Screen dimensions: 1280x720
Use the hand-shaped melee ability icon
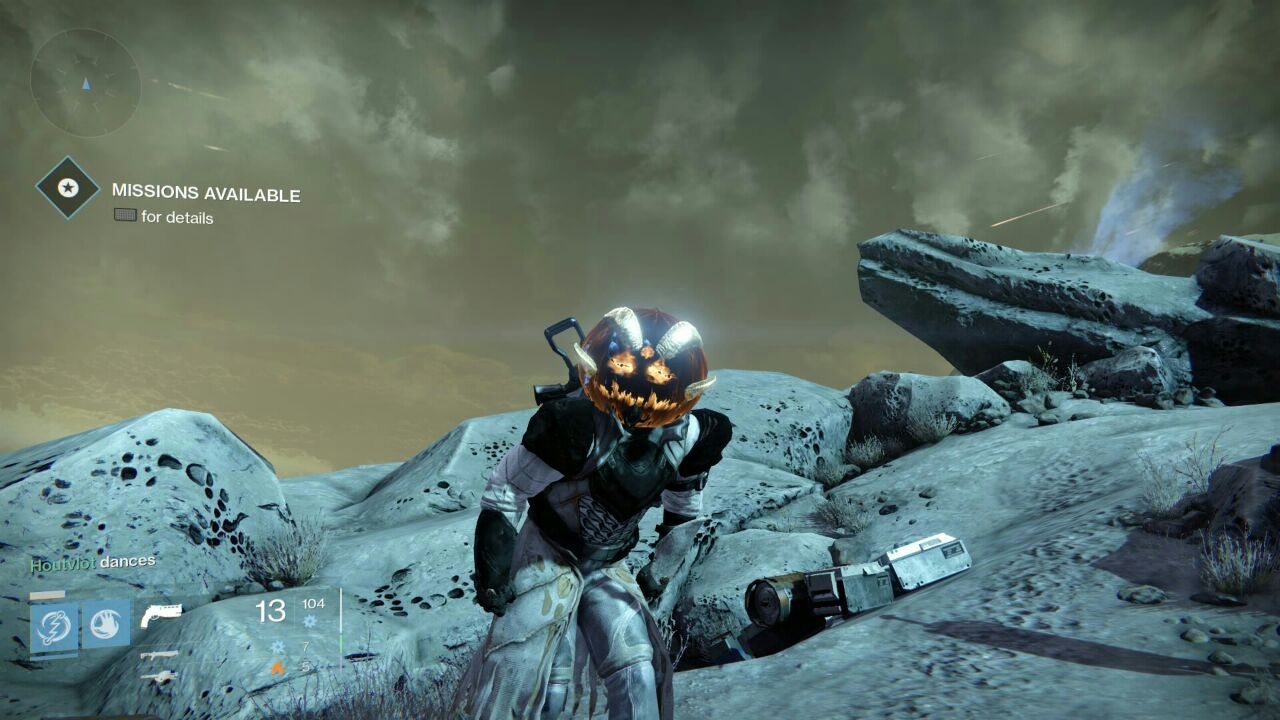[x=106, y=624]
